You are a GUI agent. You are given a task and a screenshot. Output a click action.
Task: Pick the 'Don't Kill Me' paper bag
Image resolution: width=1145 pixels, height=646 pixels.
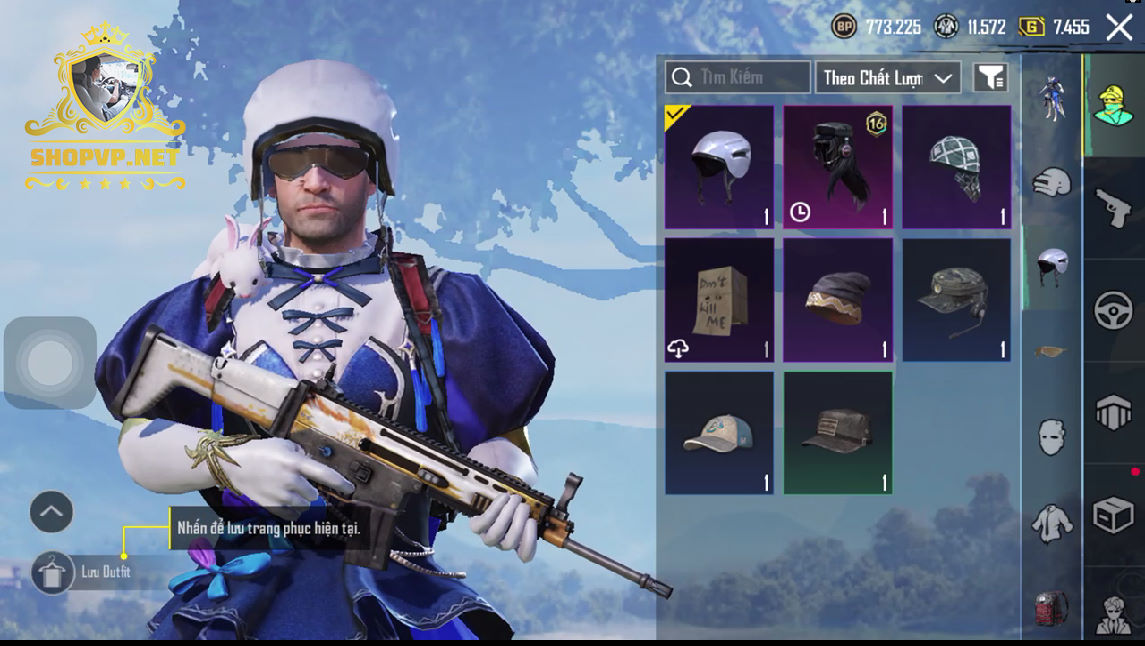tap(719, 300)
